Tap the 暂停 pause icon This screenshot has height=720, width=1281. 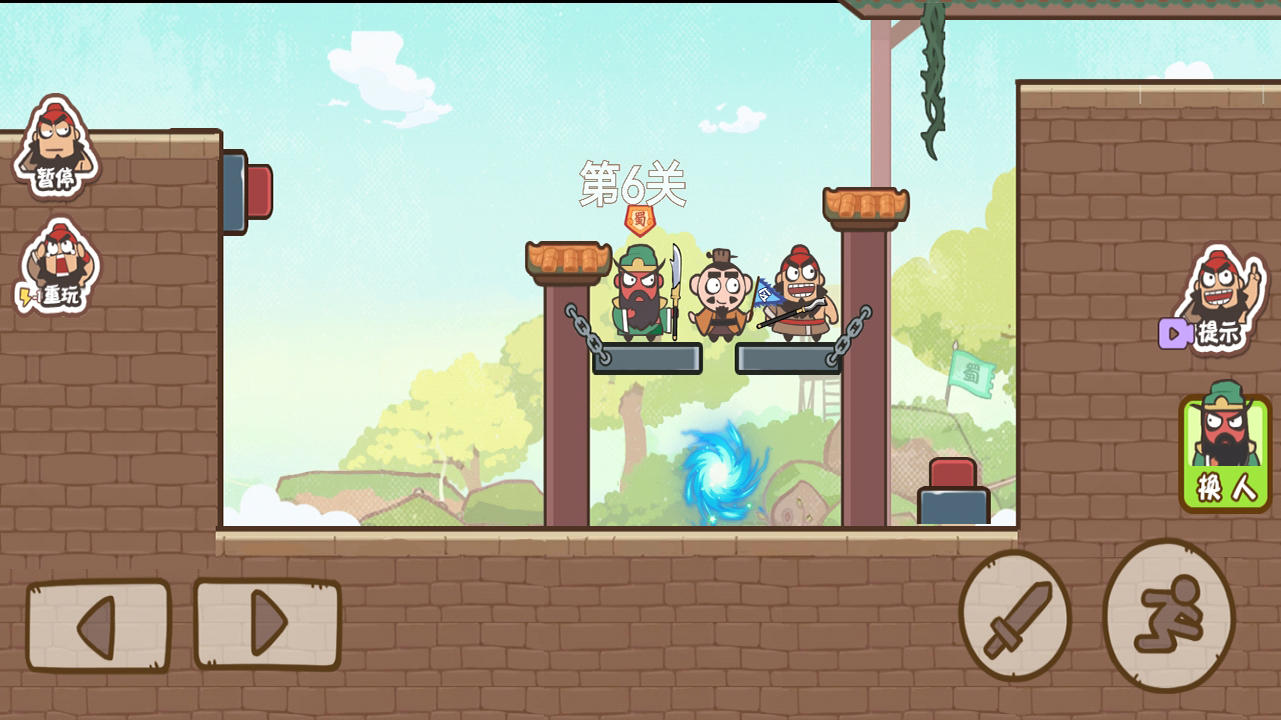click(55, 150)
